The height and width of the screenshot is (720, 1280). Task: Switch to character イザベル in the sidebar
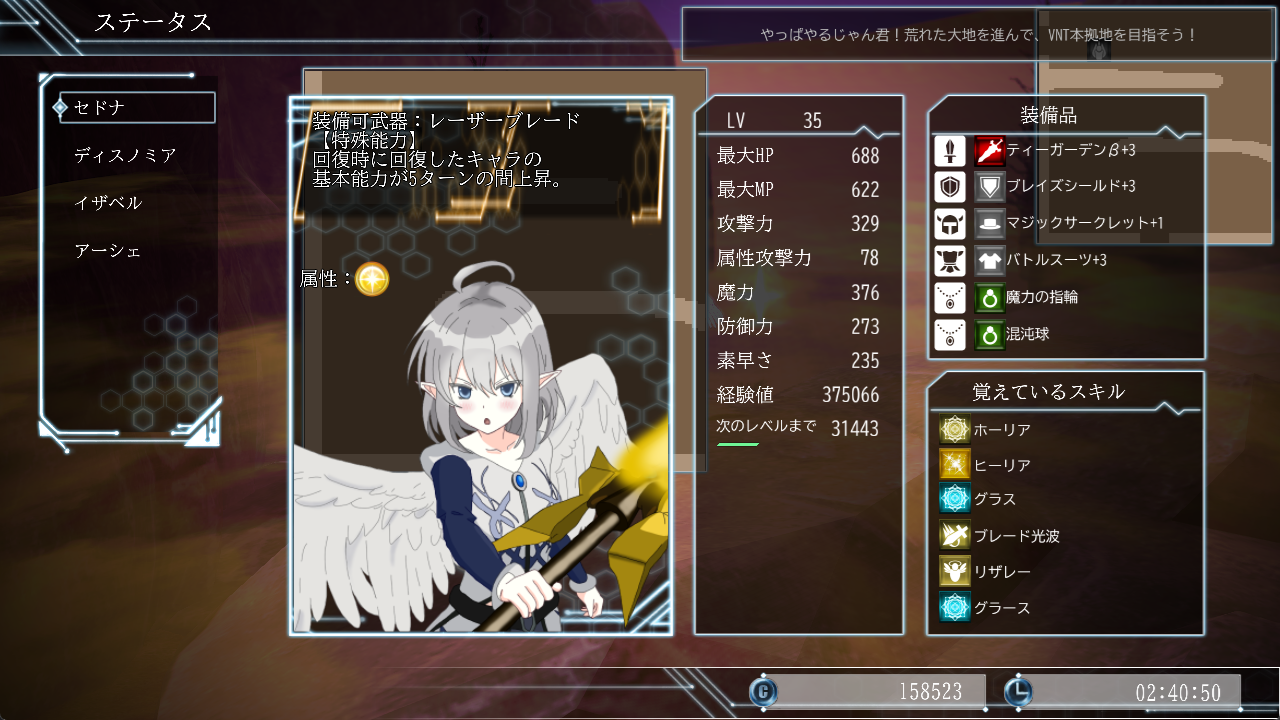[x=108, y=202]
